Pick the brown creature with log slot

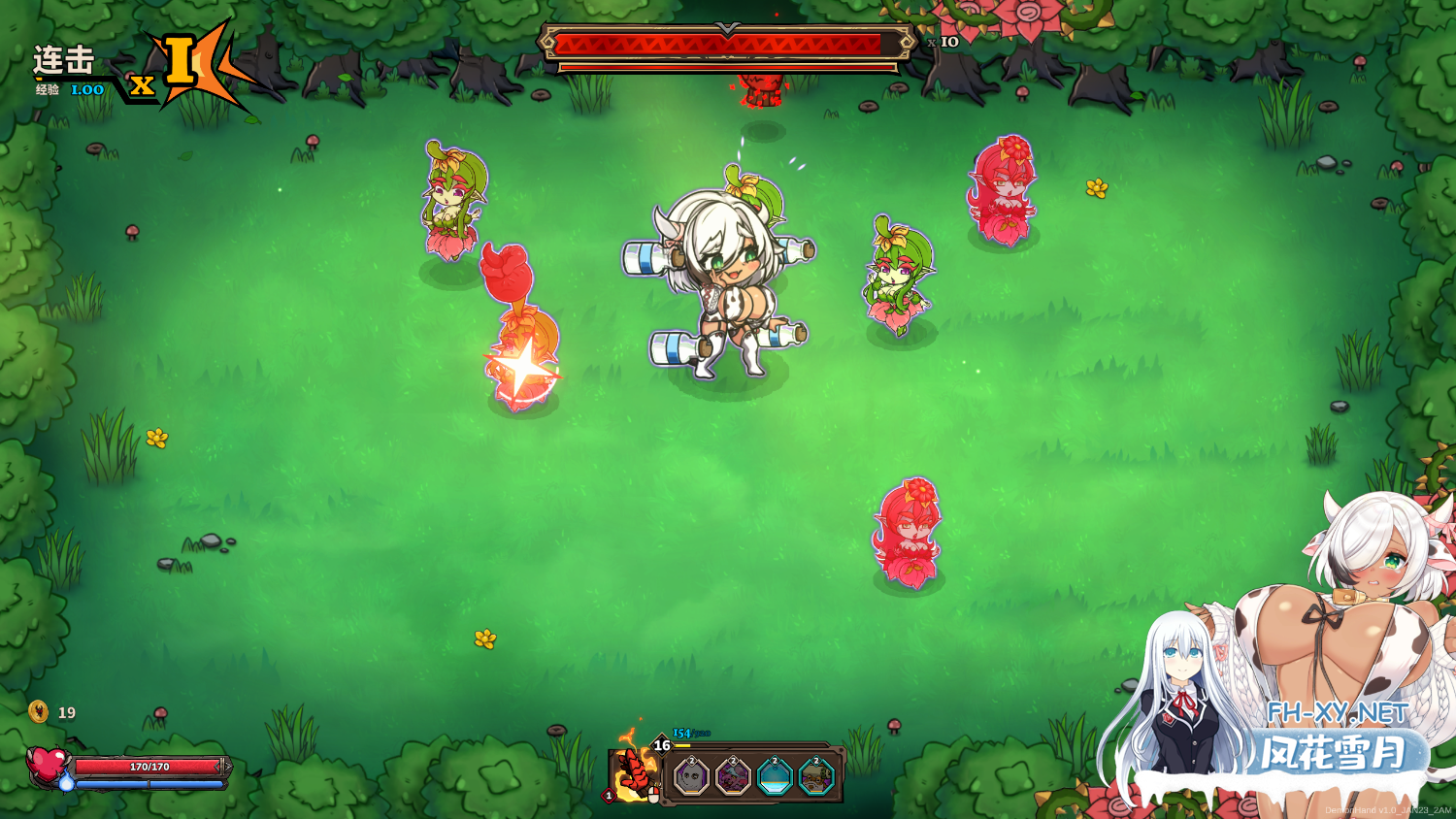click(815, 776)
